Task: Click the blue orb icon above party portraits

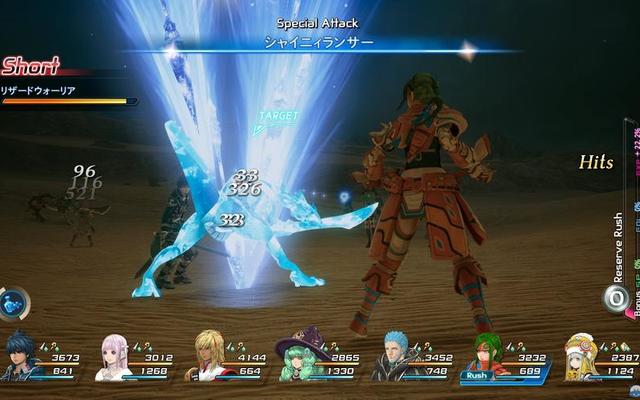Action: point(14,303)
